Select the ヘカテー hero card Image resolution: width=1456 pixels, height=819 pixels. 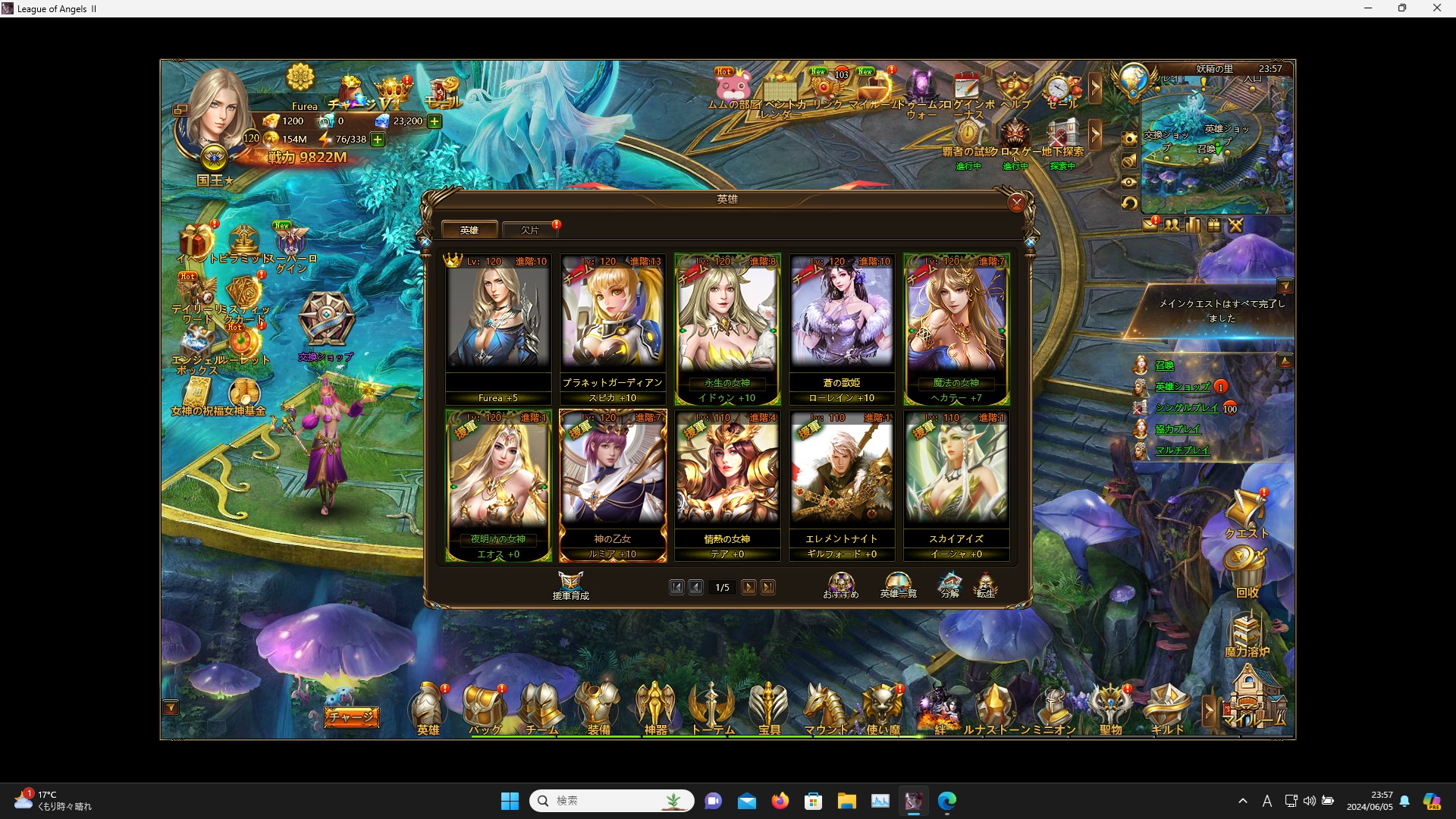(x=956, y=328)
